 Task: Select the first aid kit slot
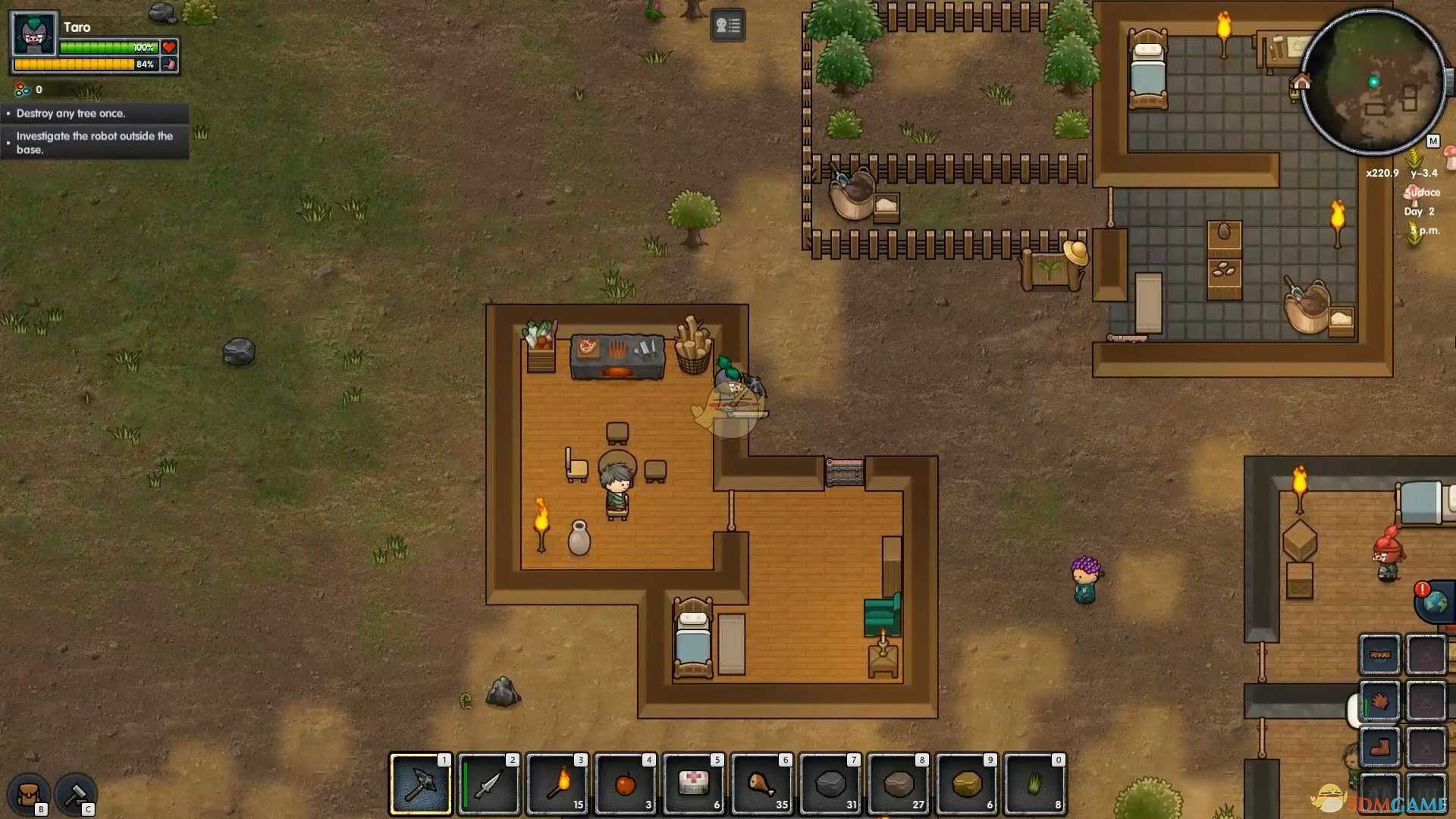(x=694, y=784)
